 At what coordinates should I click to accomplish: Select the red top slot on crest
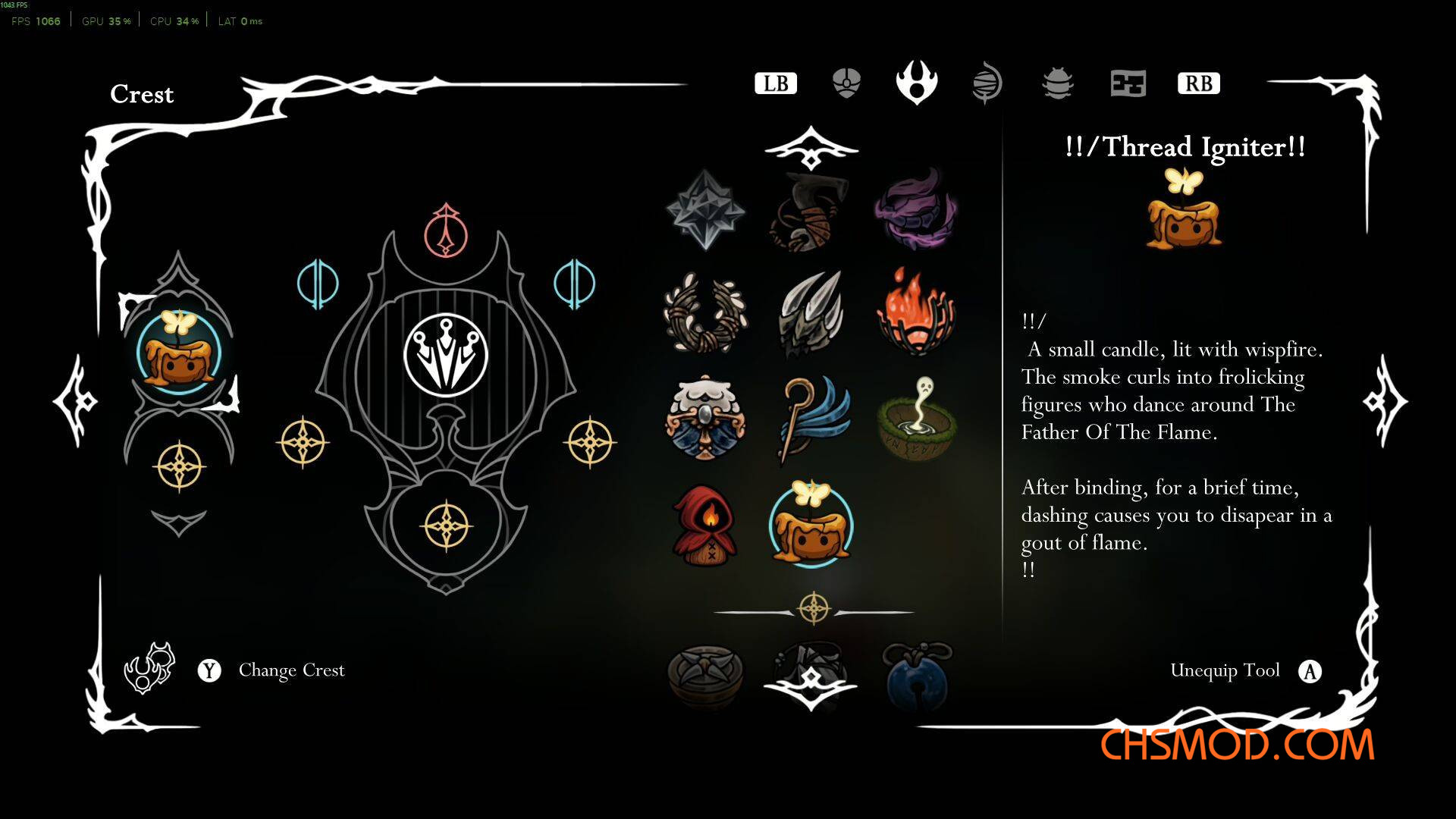click(446, 231)
